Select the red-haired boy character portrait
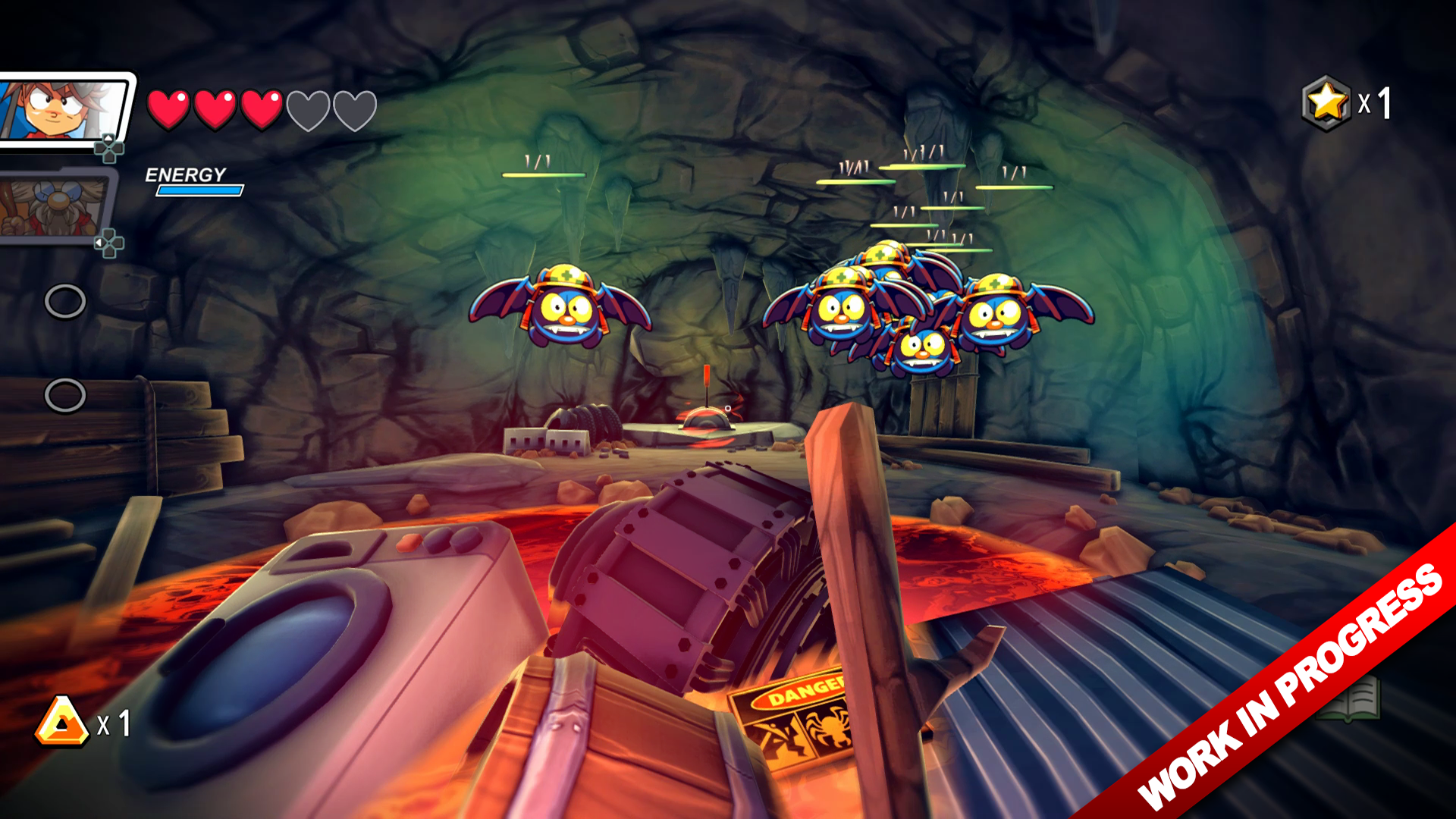Viewport: 1456px width, 819px height. tap(64, 110)
